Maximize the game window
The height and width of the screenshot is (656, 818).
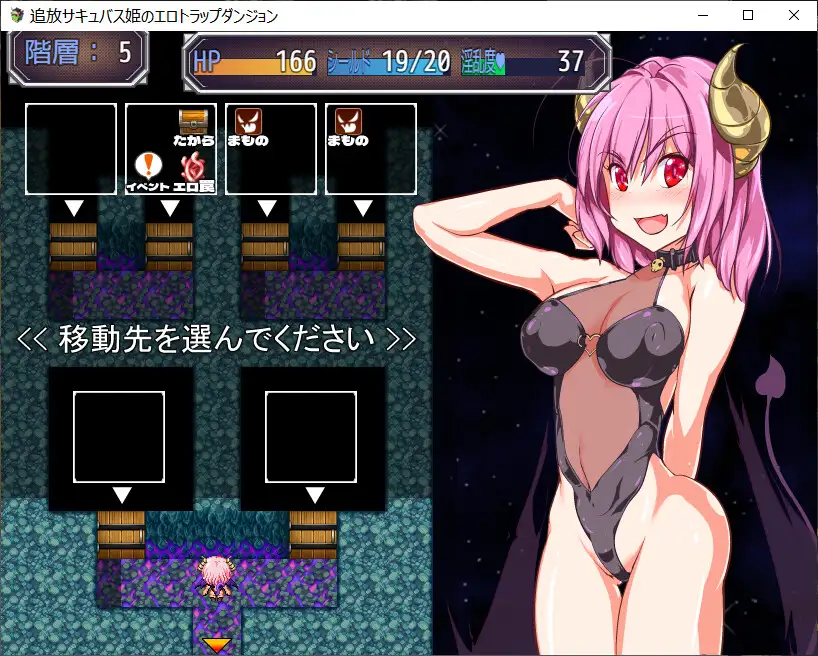coord(747,15)
